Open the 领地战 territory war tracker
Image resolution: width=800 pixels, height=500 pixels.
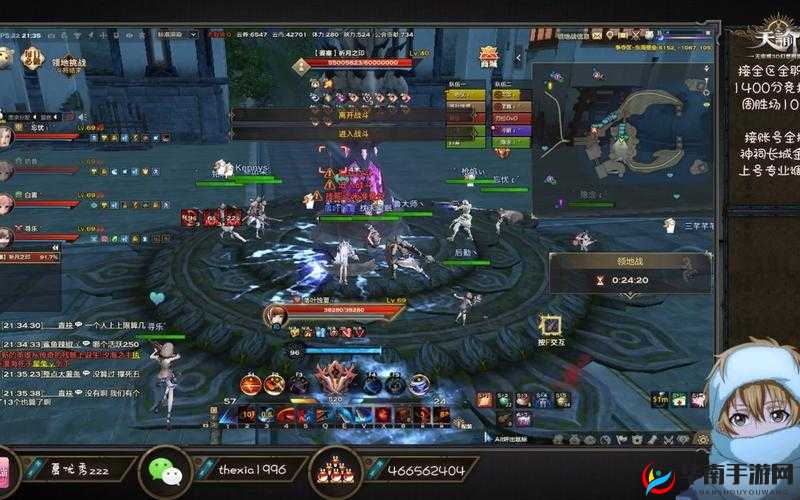[629, 272]
